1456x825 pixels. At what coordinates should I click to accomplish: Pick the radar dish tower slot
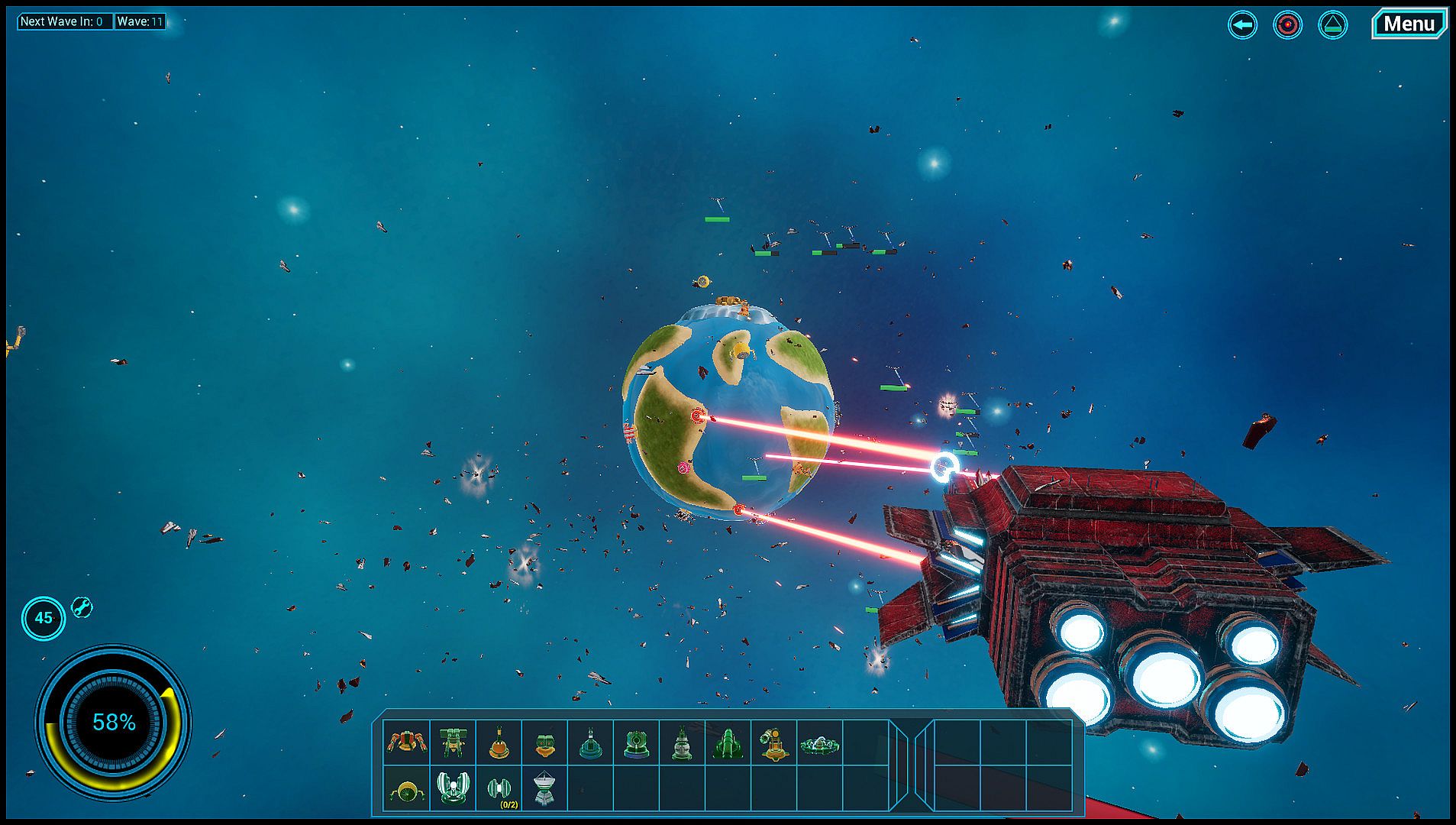[x=544, y=788]
